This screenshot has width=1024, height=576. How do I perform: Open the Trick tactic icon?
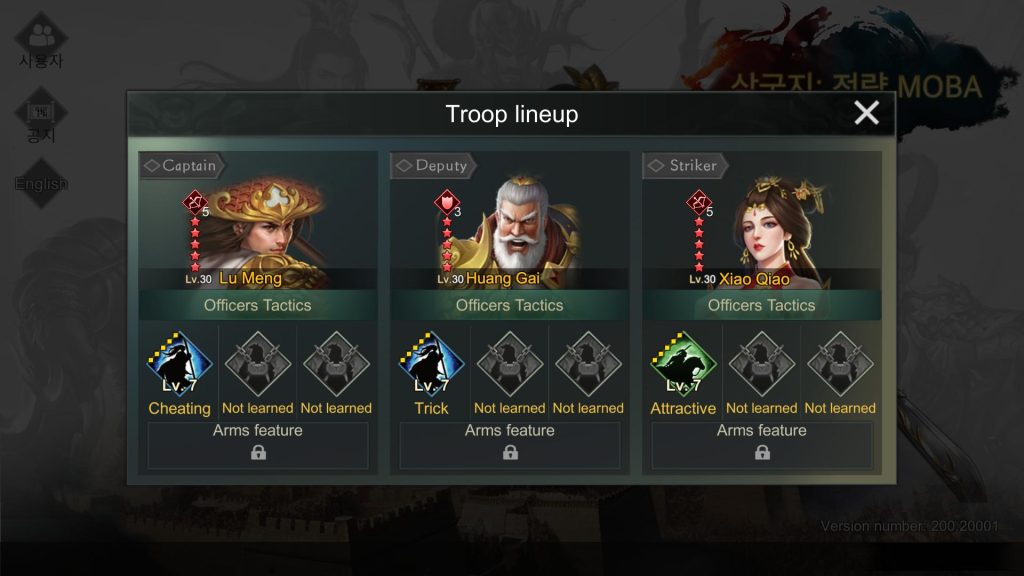pos(432,365)
